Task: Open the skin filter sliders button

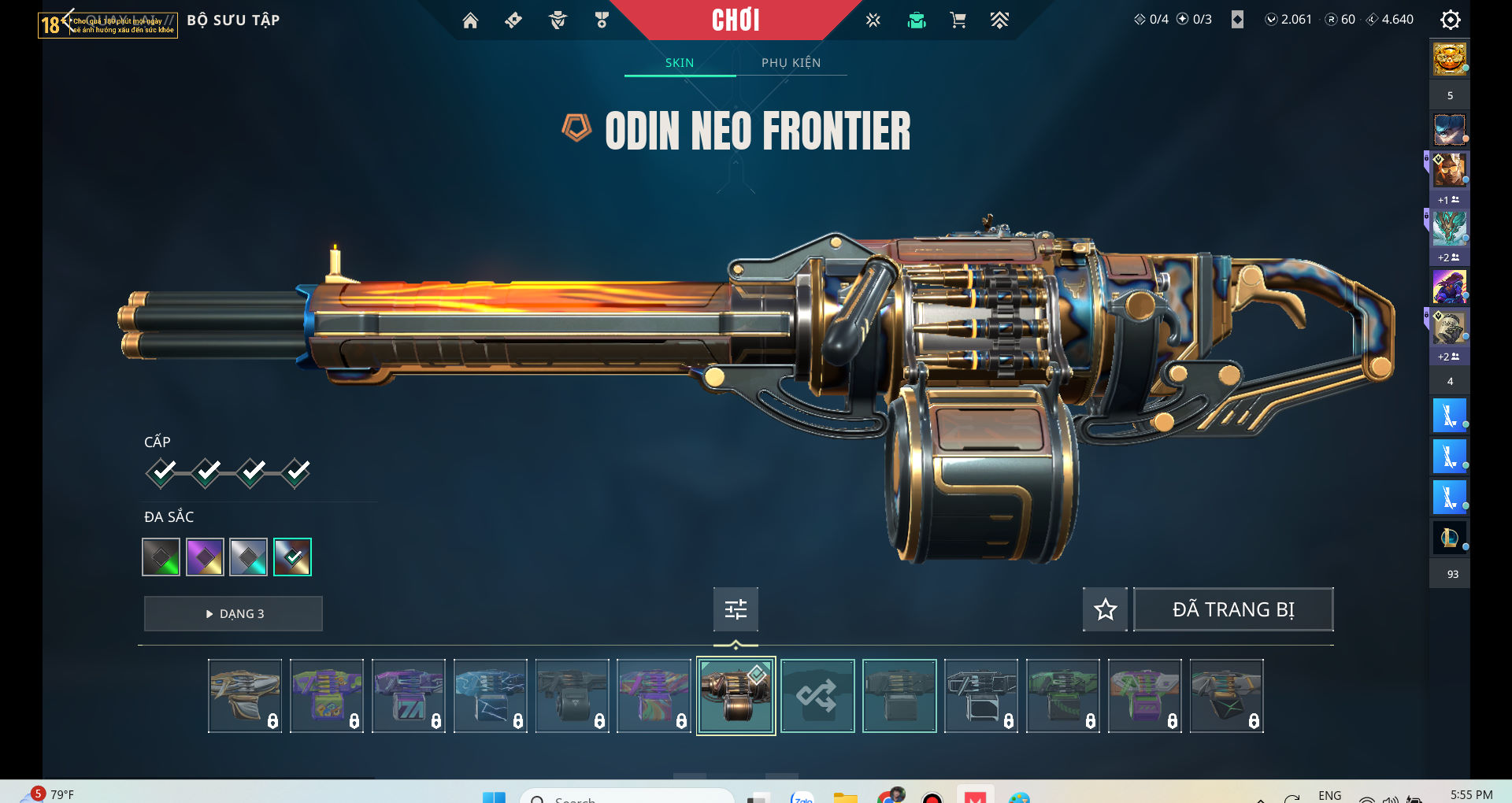Action: (x=736, y=609)
